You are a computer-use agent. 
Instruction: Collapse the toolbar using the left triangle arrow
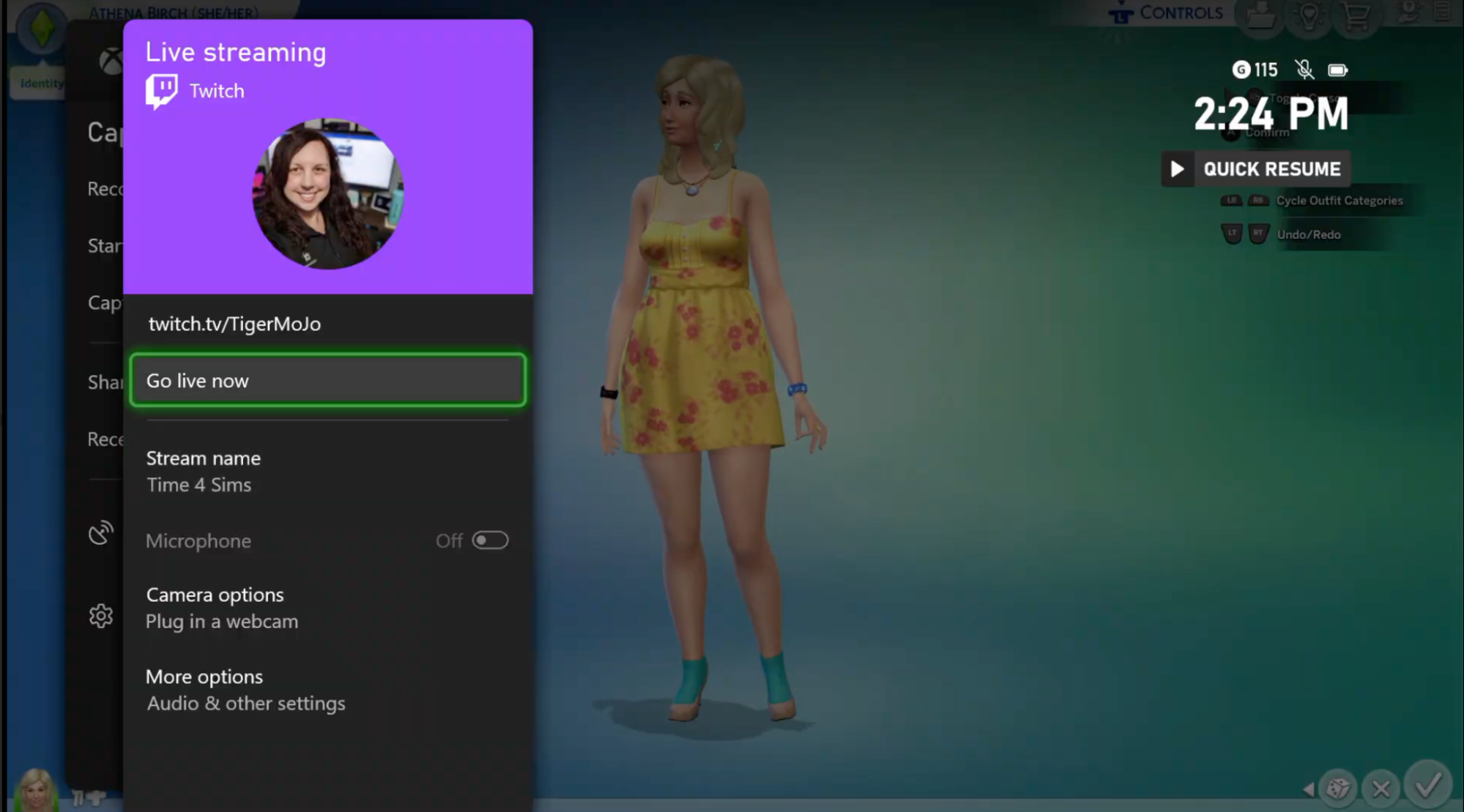(x=1309, y=789)
